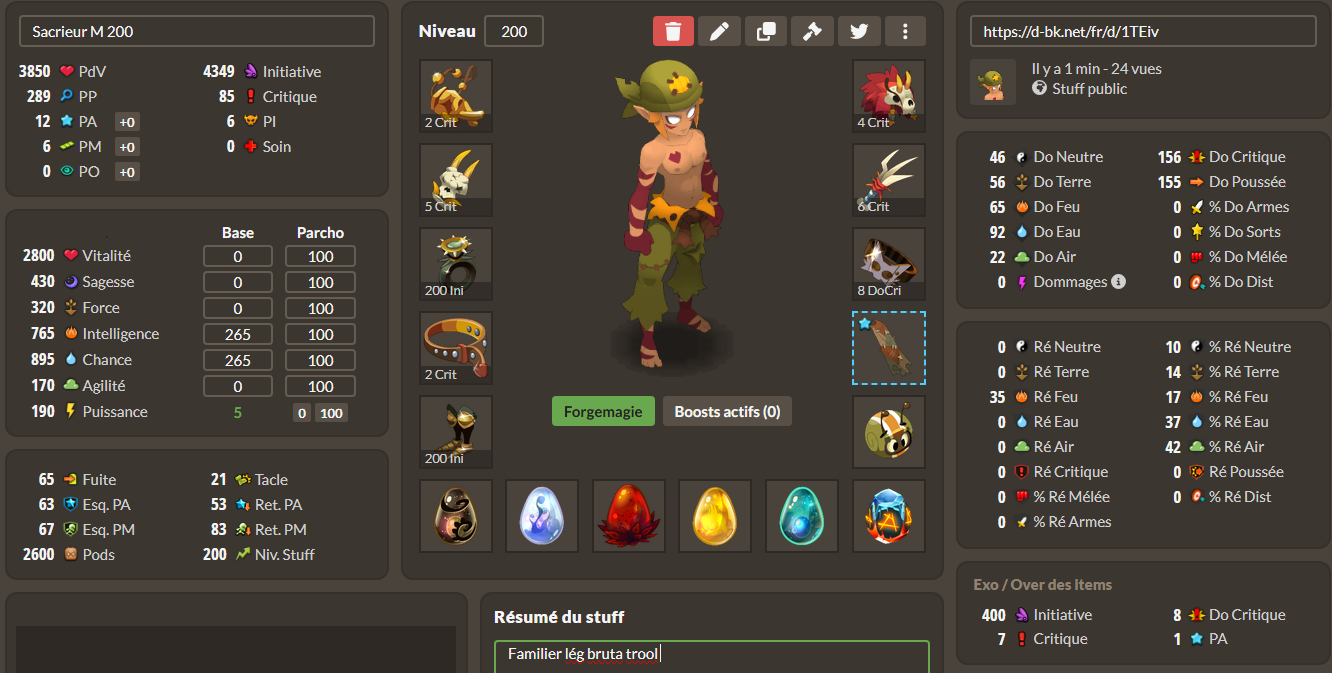Show Boosts actifs list

pyautogui.click(x=727, y=411)
